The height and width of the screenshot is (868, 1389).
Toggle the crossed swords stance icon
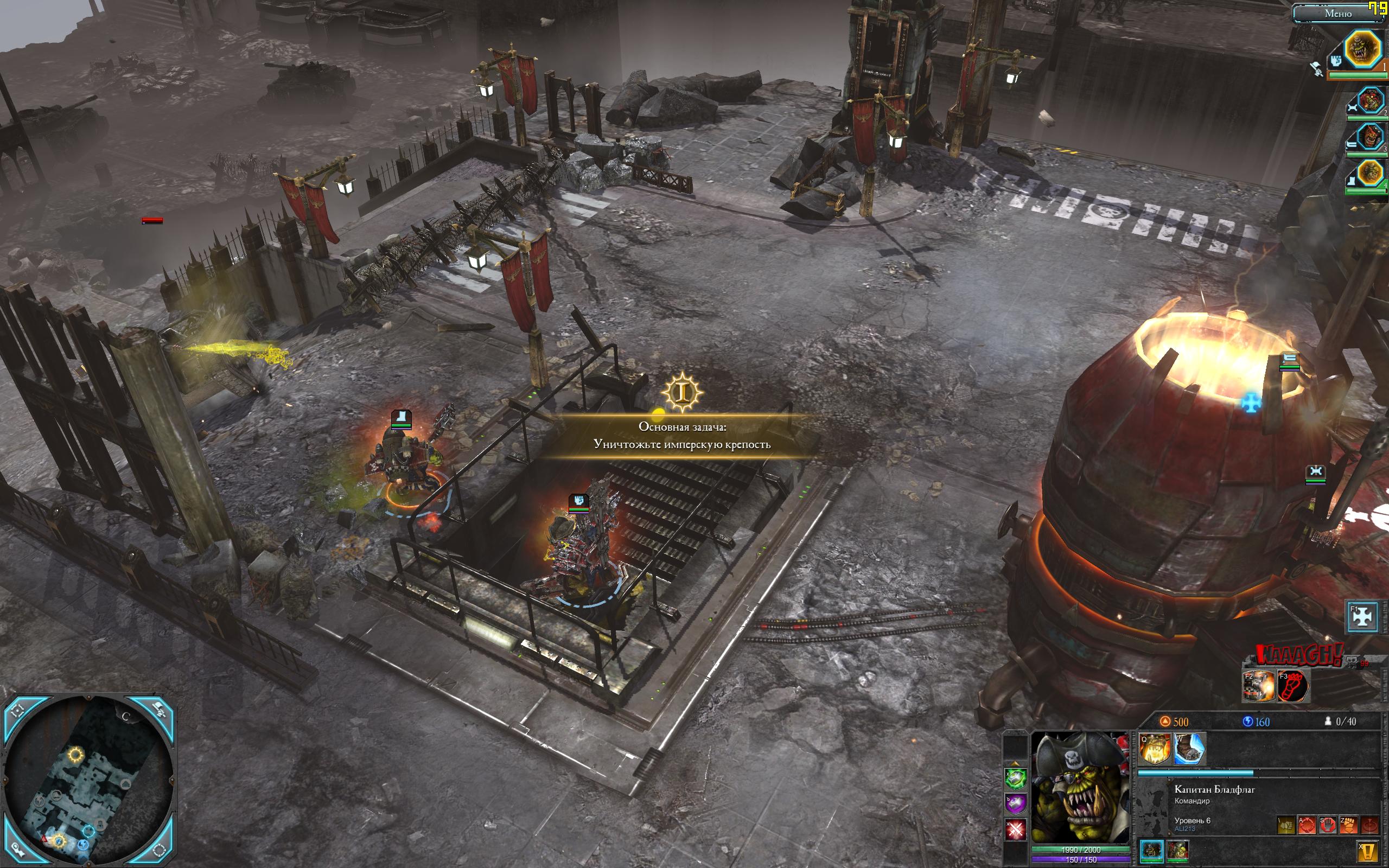pyautogui.click(x=1015, y=829)
